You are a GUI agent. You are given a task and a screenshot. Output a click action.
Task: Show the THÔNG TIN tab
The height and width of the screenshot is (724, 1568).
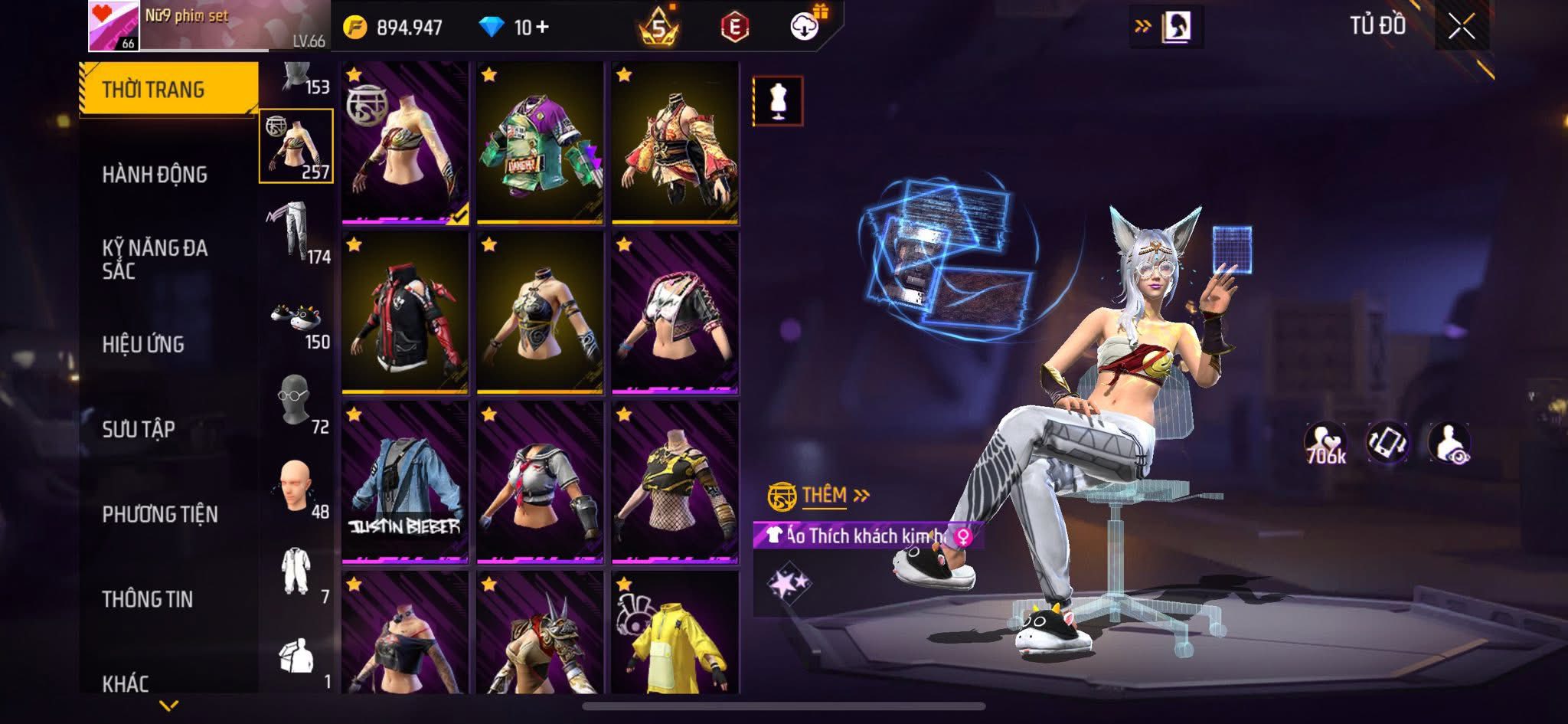tap(147, 599)
